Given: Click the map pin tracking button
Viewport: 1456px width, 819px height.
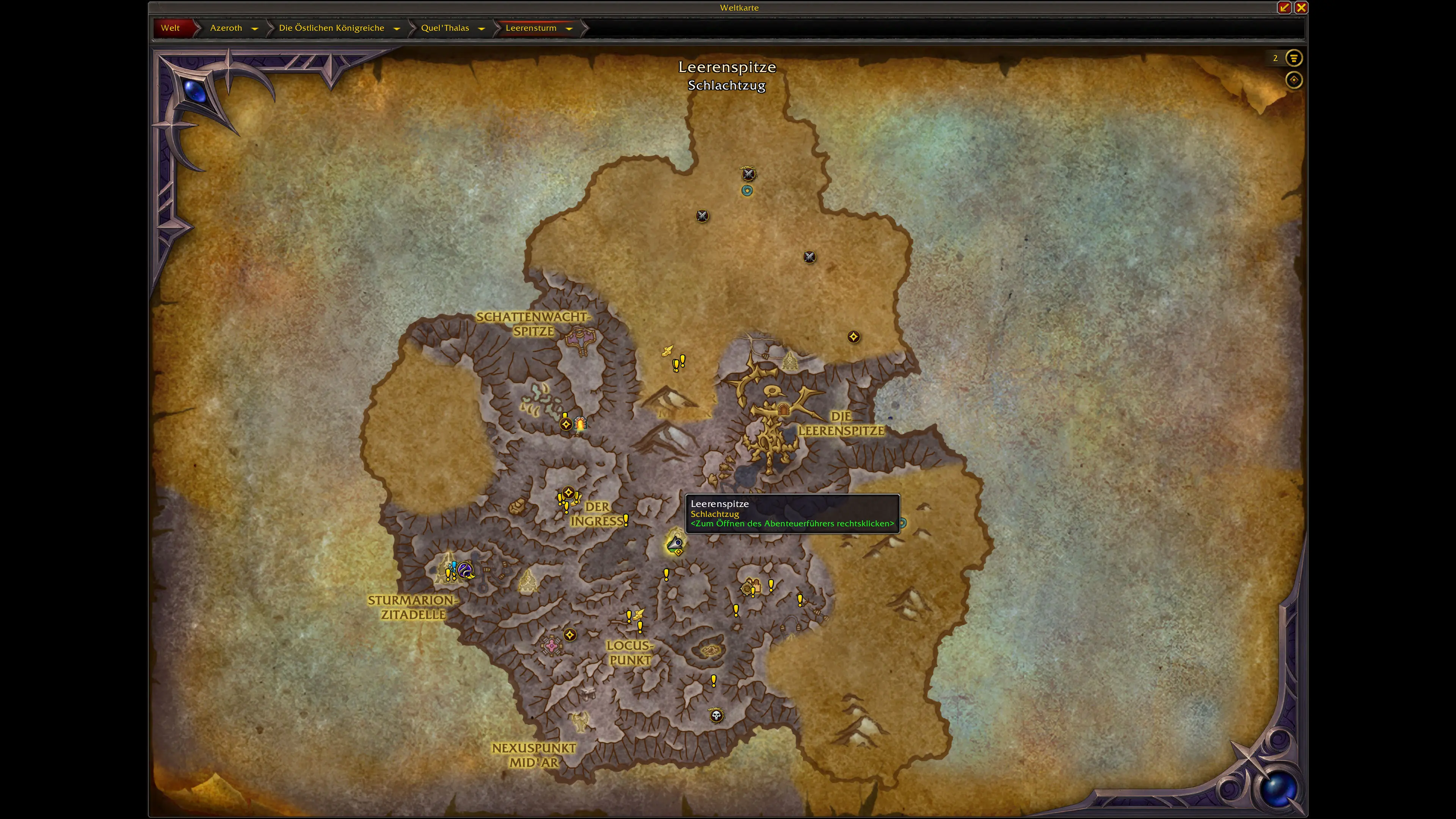Looking at the screenshot, I should tap(1293, 80).
